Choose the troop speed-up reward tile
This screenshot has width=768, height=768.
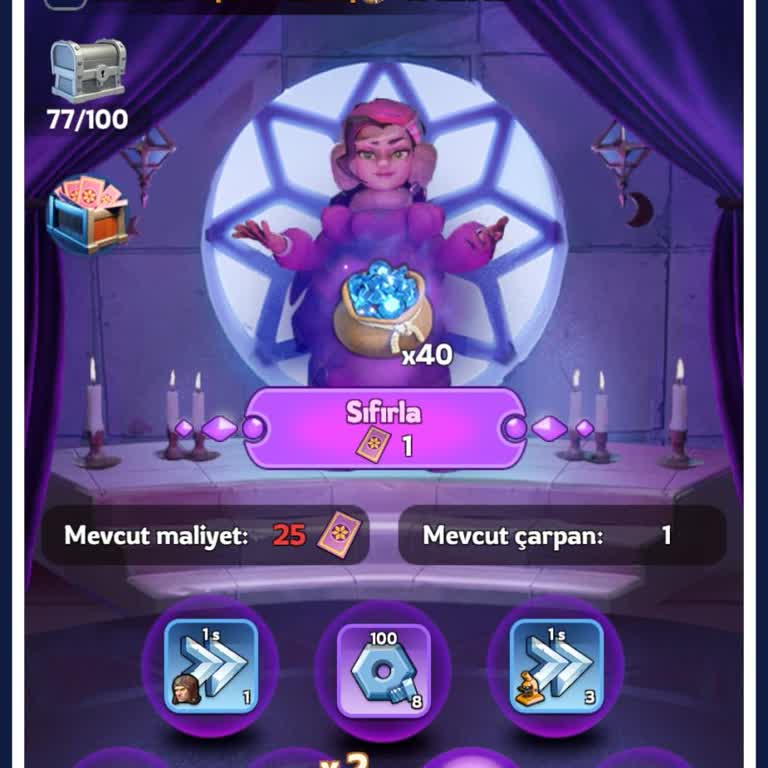pos(210,665)
